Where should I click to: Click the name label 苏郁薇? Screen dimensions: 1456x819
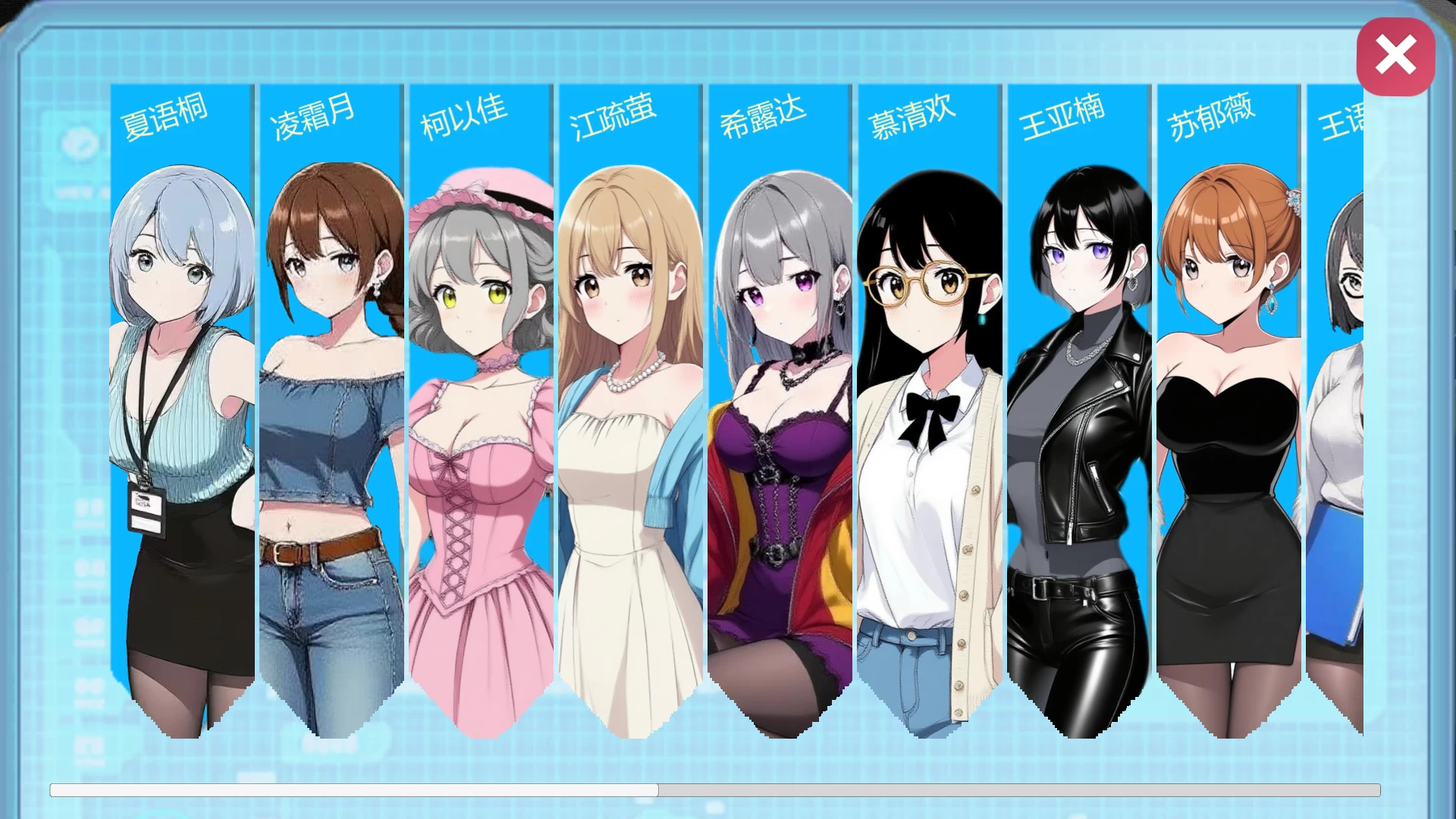tap(1210, 118)
